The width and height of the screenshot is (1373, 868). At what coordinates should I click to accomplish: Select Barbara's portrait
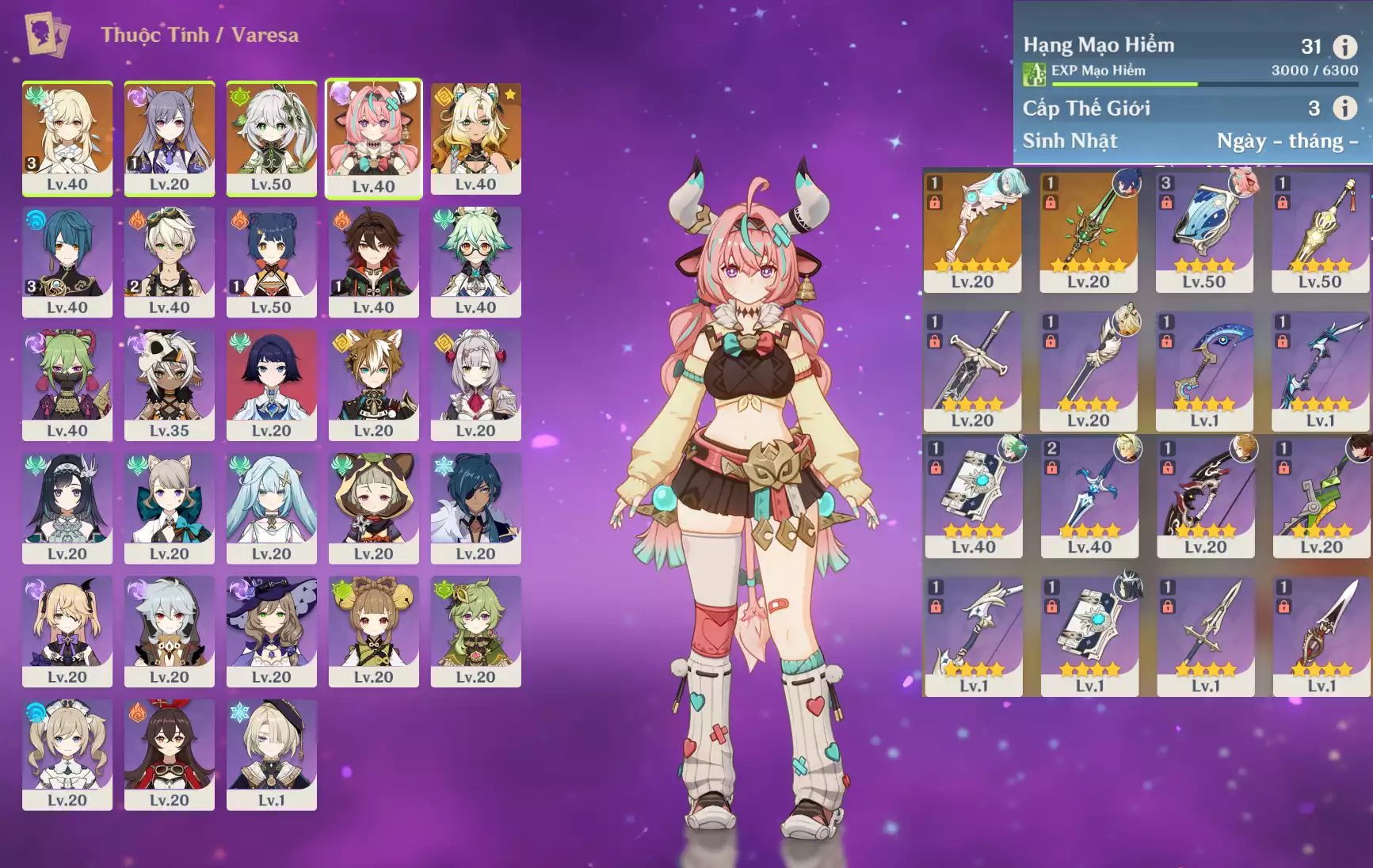click(67, 754)
